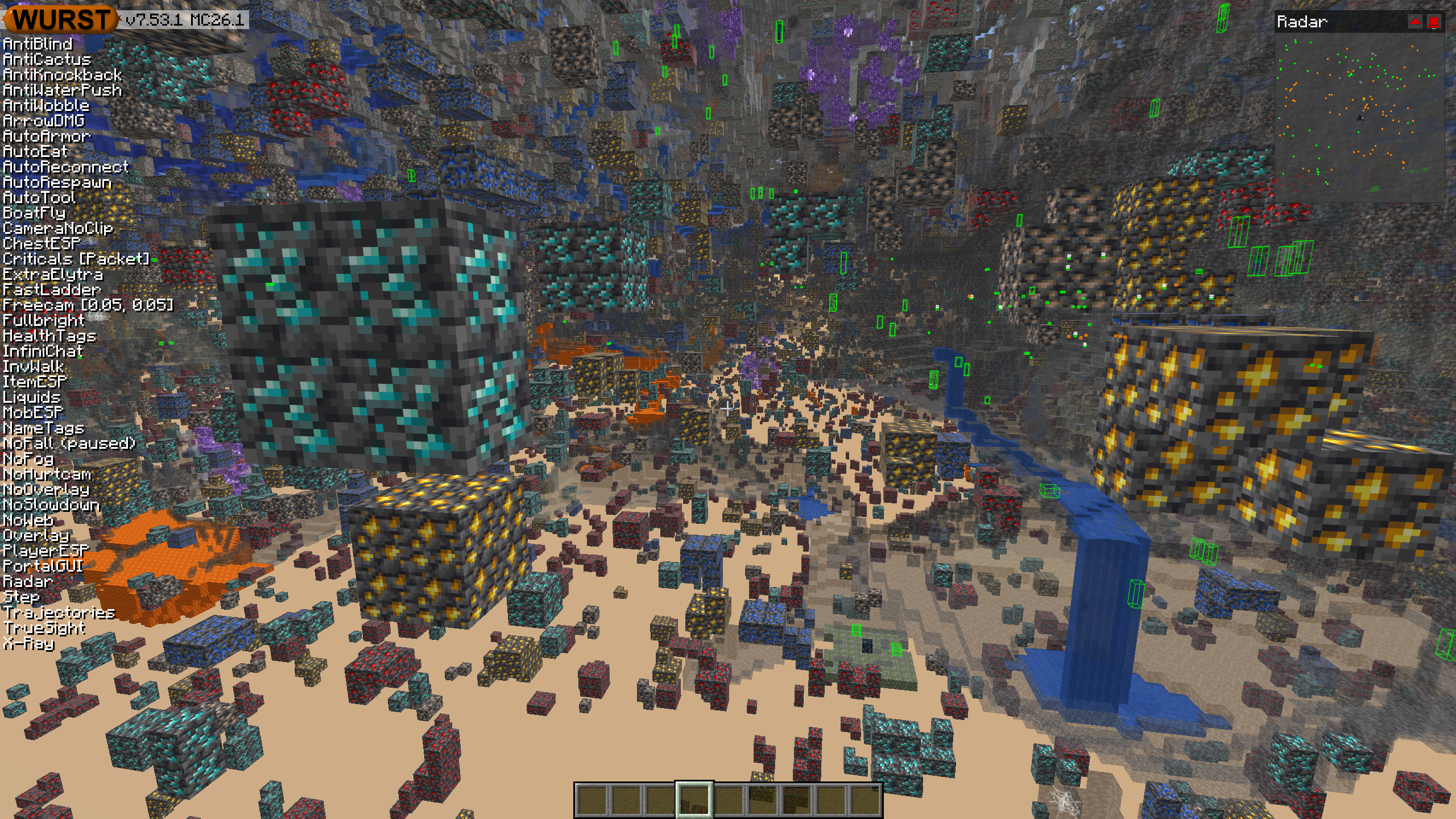Collapse the Radar window with the red arrow

coord(1414,22)
